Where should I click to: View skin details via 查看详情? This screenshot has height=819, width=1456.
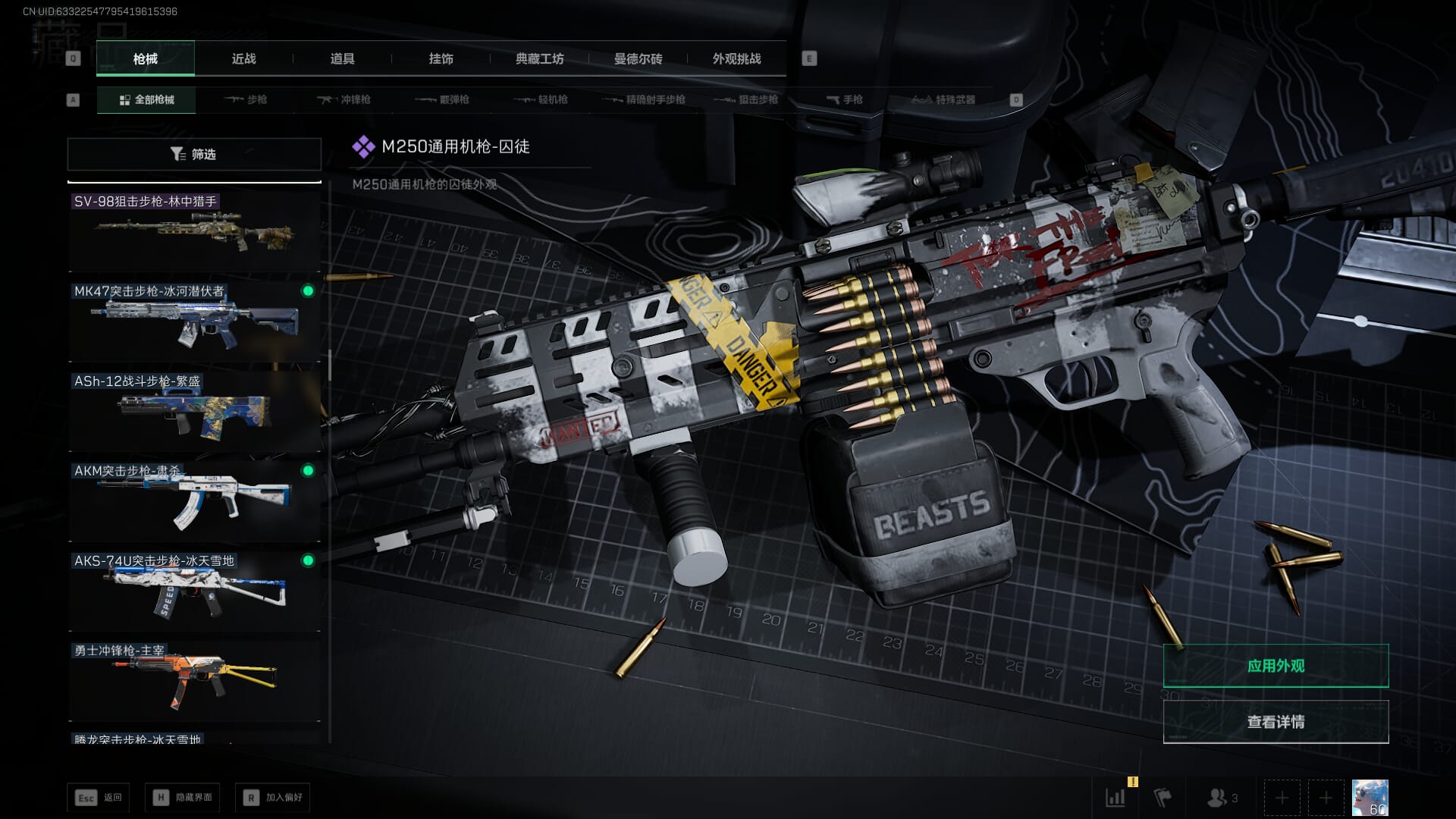coord(1276,722)
